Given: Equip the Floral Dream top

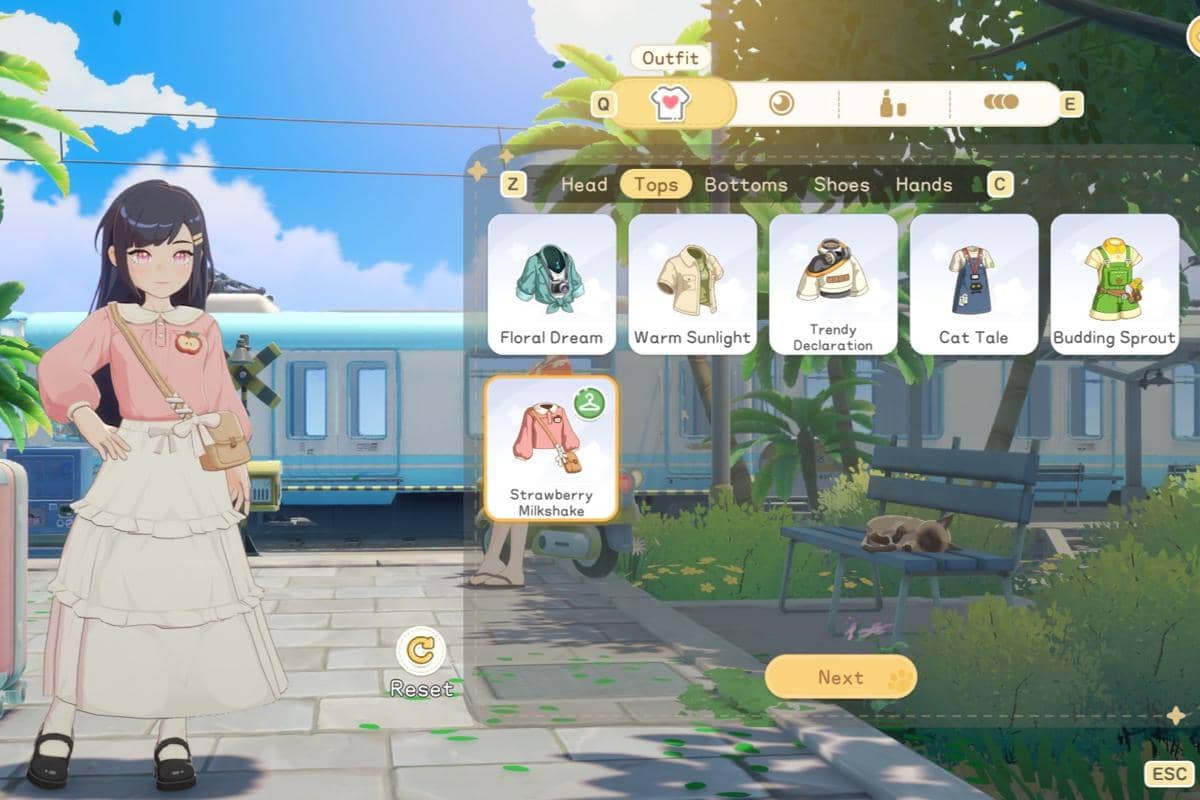Looking at the screenshot, I should coord(552,284).
